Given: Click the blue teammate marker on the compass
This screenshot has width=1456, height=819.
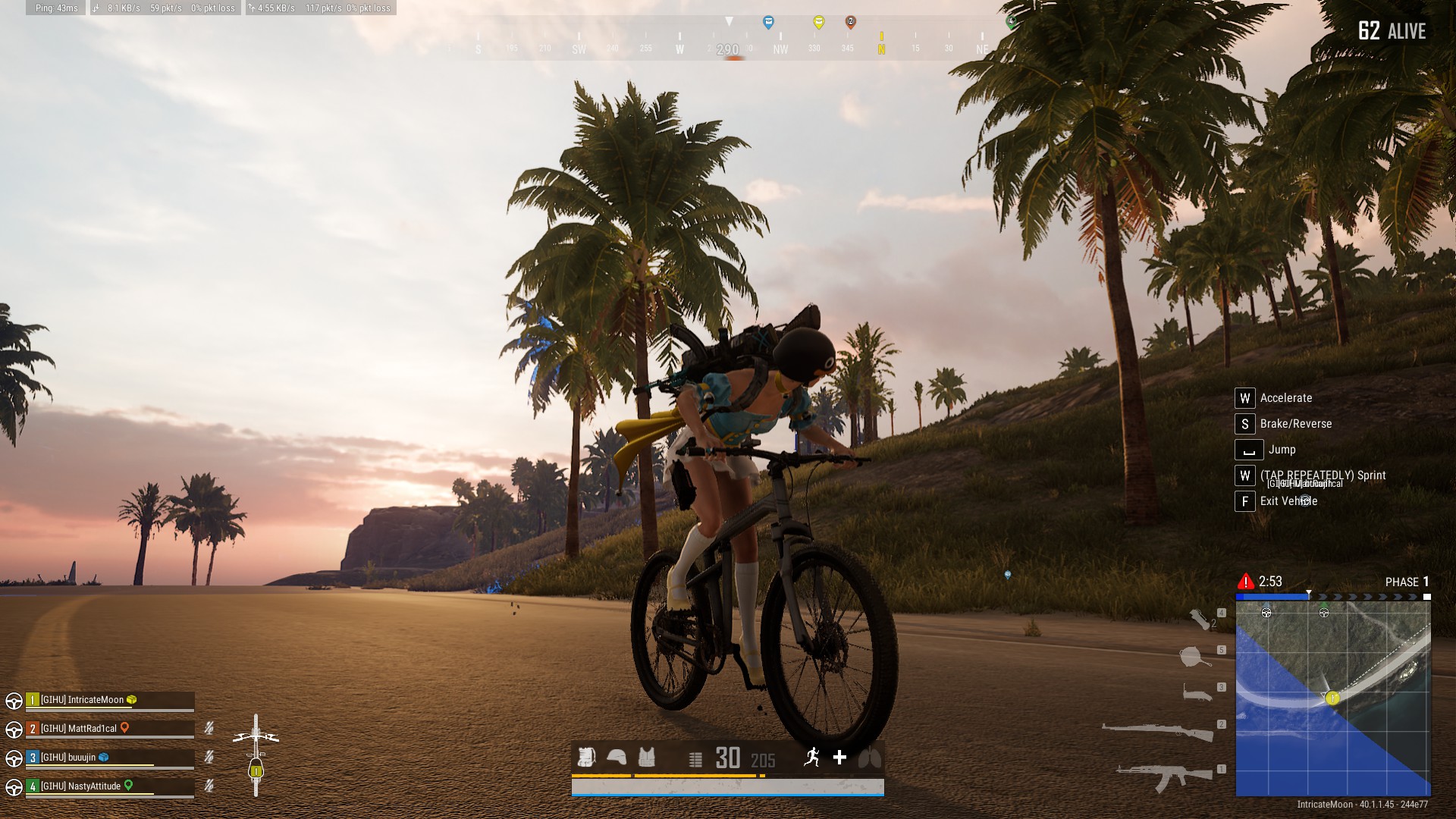Looking at the screenshot, I should click(768, 22).
